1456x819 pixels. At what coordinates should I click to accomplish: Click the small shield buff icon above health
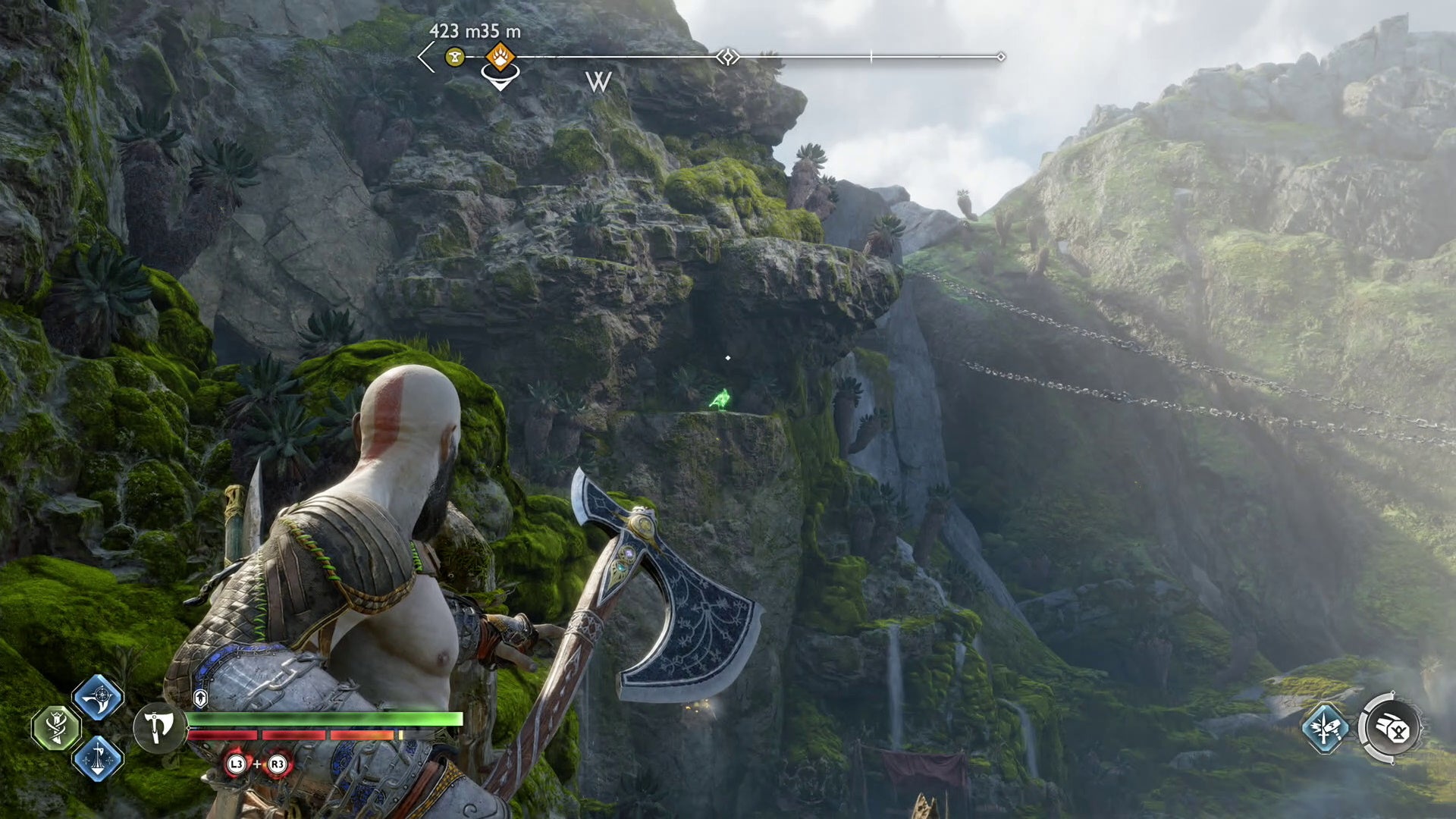click(x=200, y=698)
